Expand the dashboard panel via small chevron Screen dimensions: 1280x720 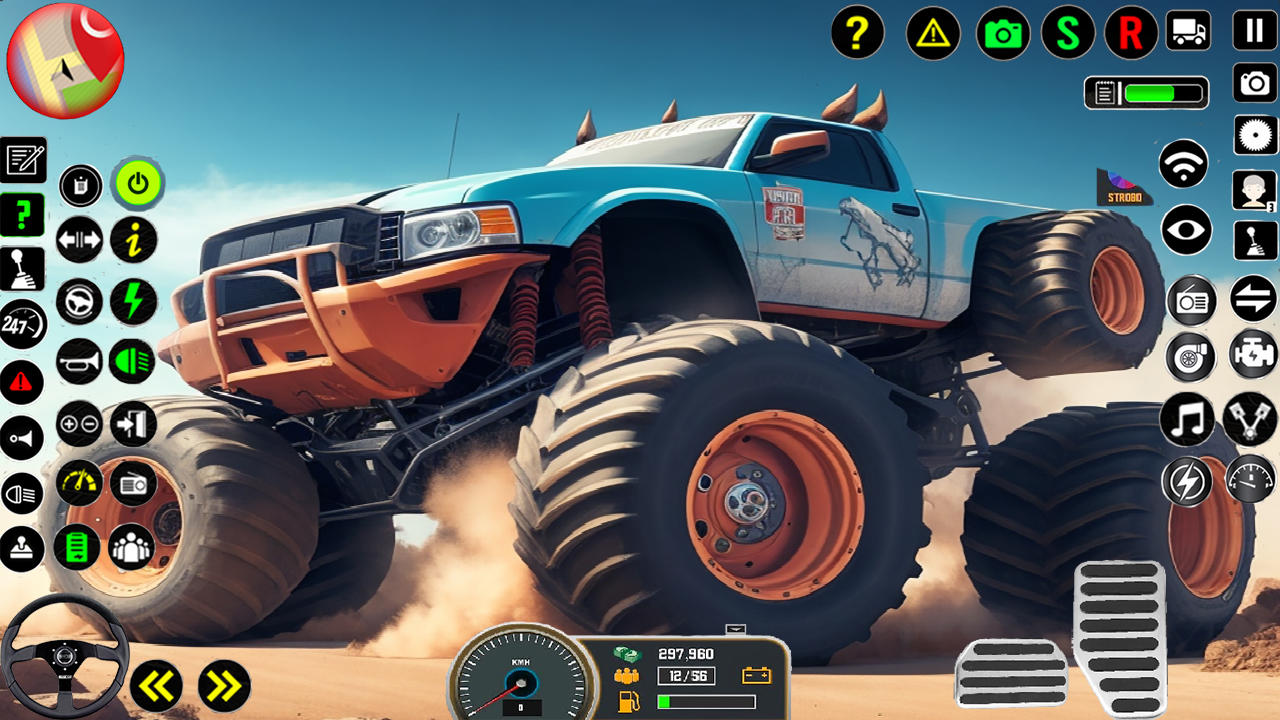[x=737, y=630]
